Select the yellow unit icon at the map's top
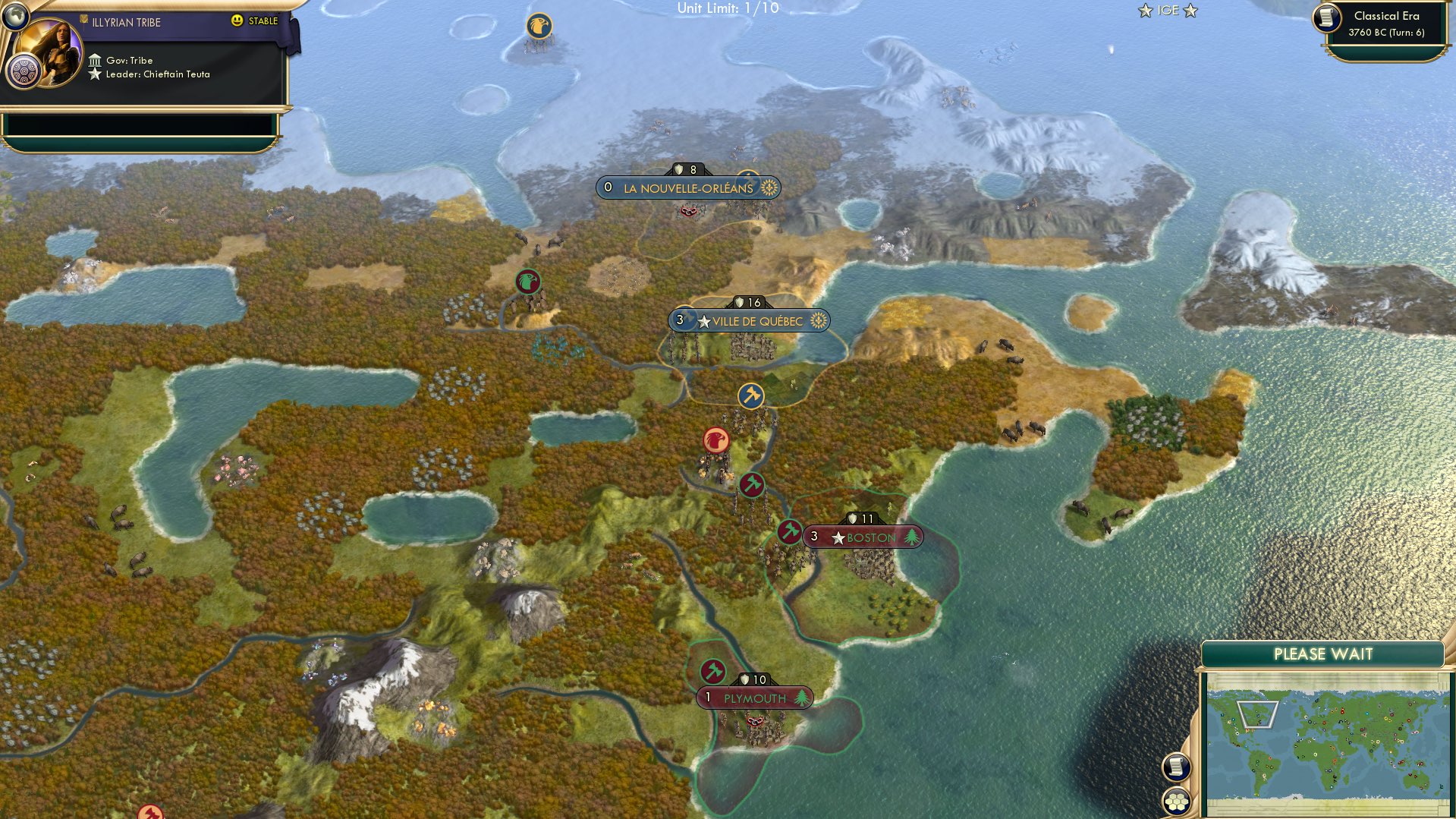1456x819 pixels. [x=540, y=24]
